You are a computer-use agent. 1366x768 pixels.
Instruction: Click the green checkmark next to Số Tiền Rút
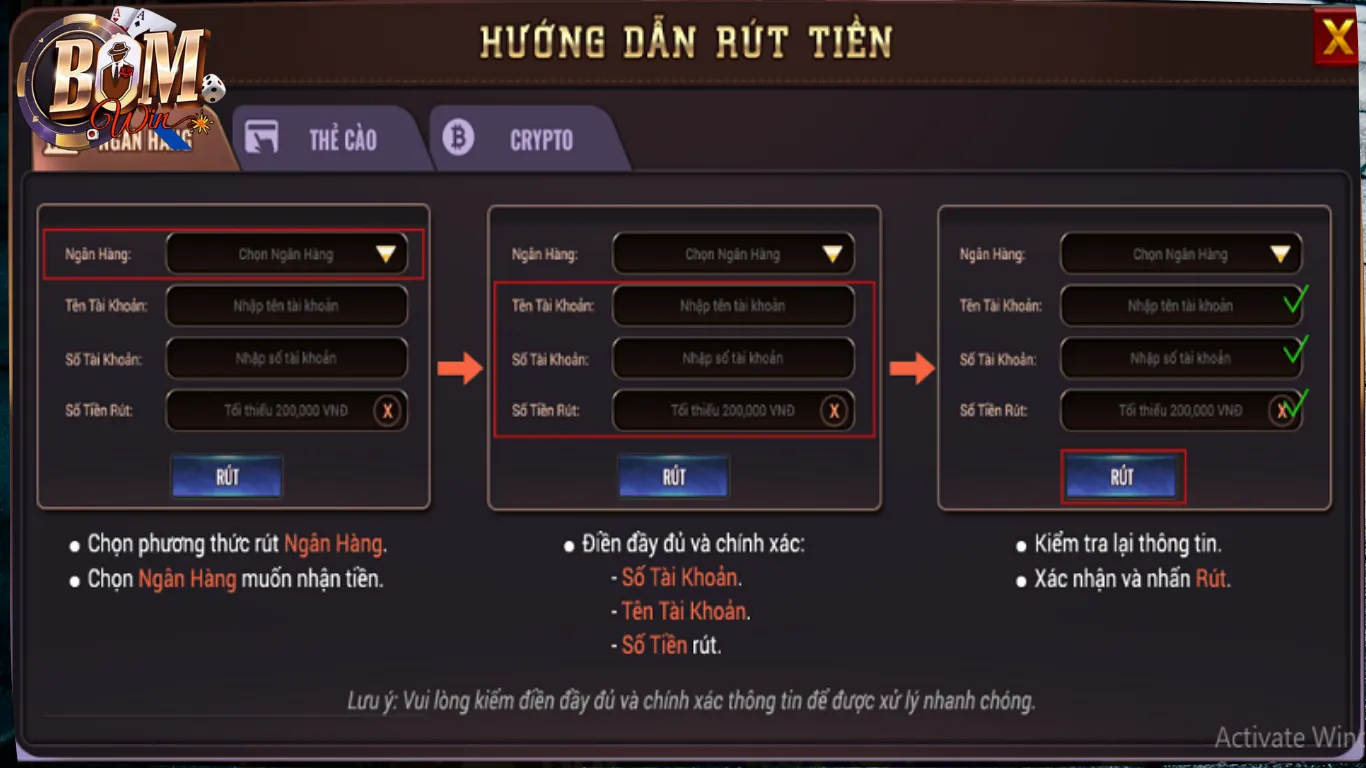click(x=1297, y=404)
